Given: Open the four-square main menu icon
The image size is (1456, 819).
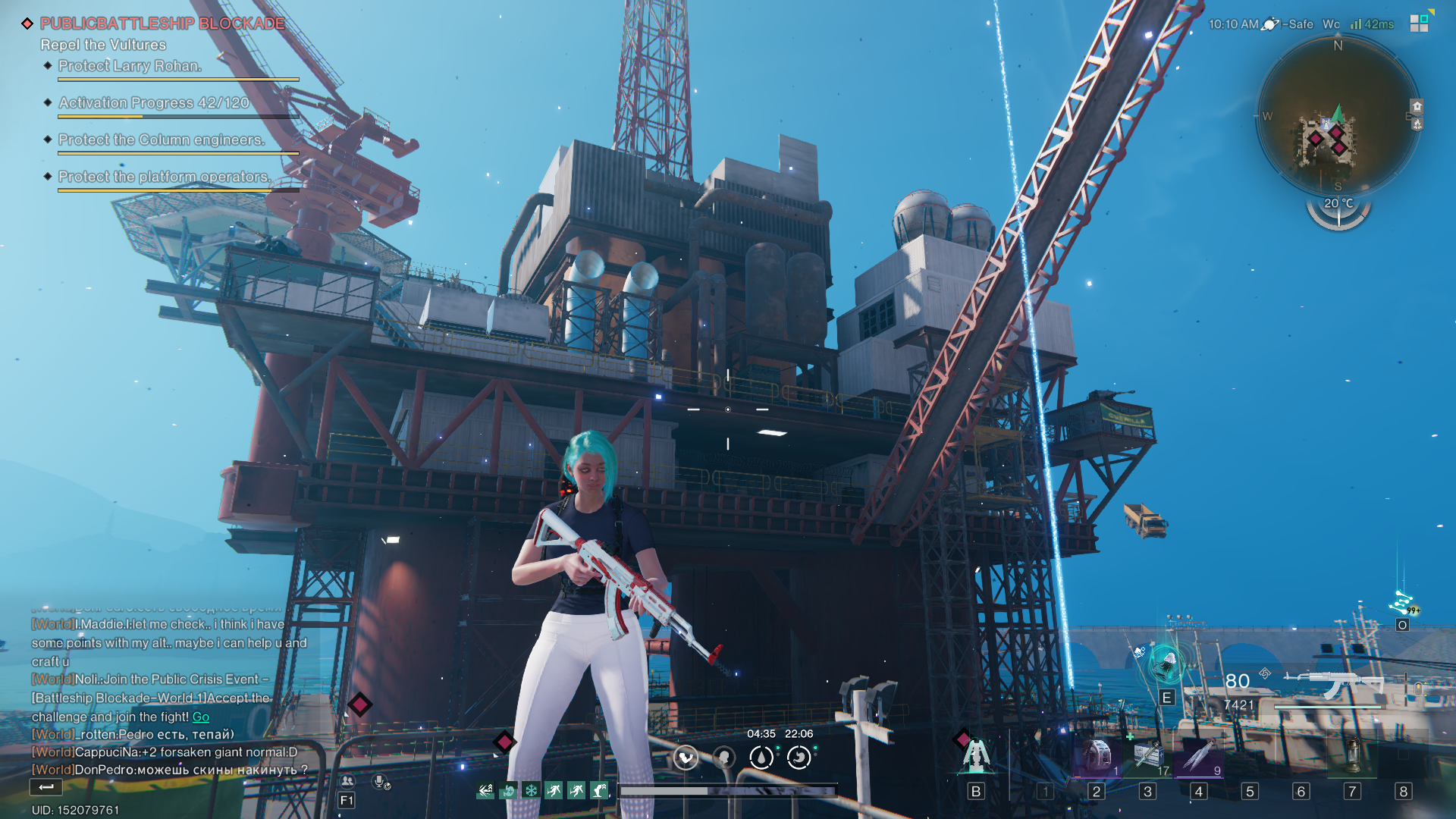Looking at the screenshot, I should click(x=1419, y=23).
